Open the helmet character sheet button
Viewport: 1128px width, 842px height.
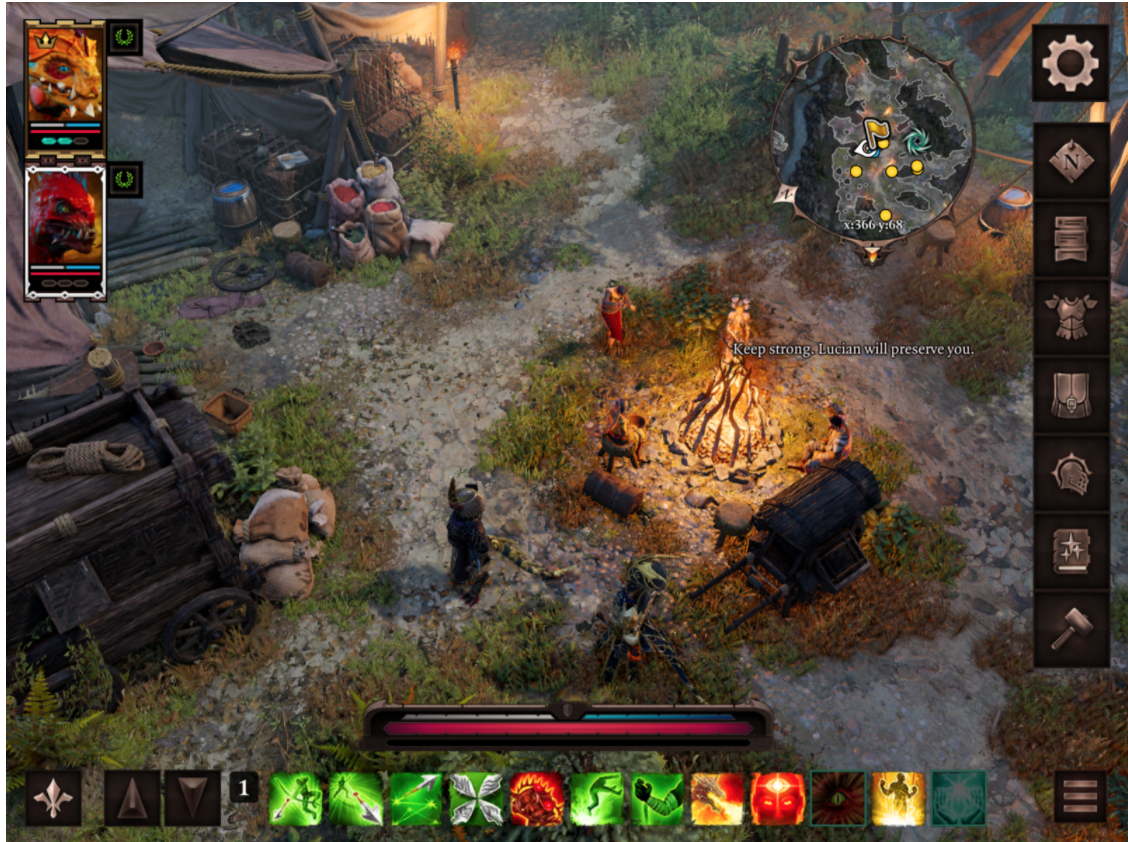tap(1070, 473)
